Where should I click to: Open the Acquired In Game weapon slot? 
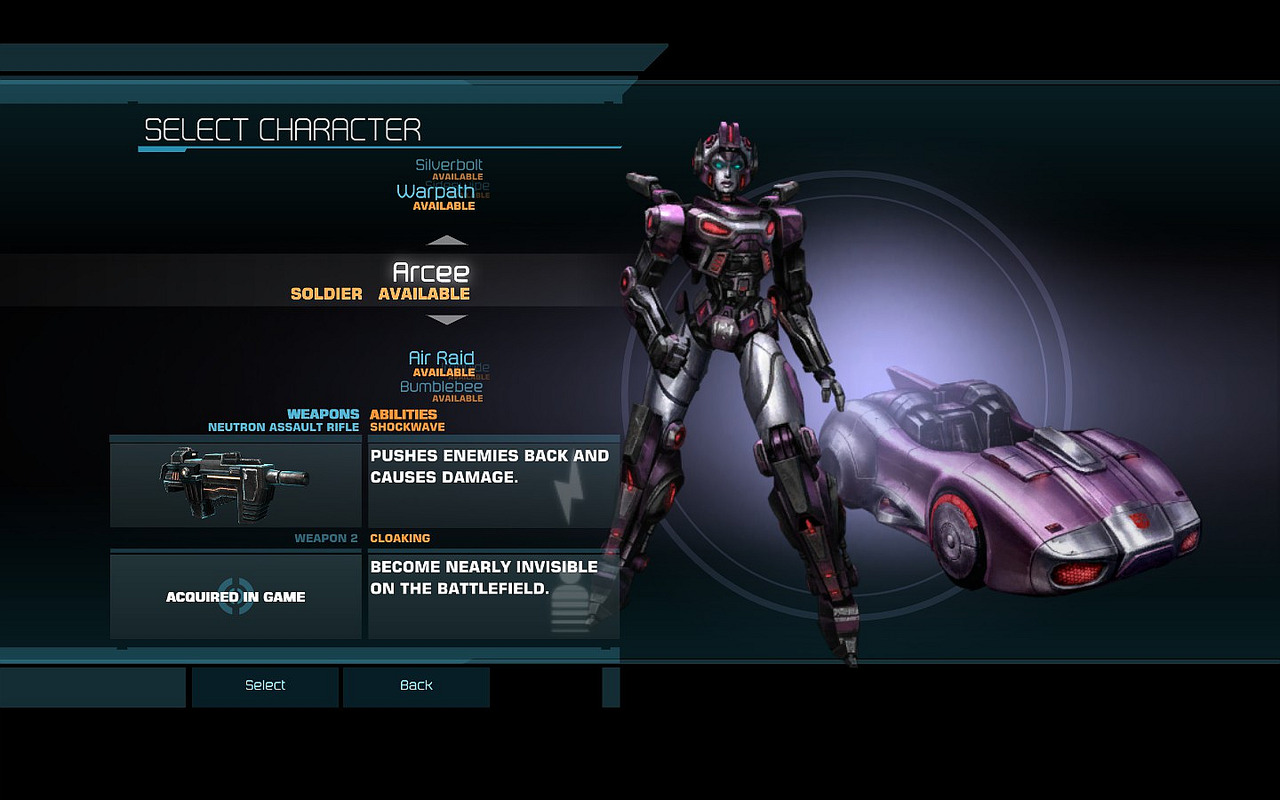click(236, 597)
